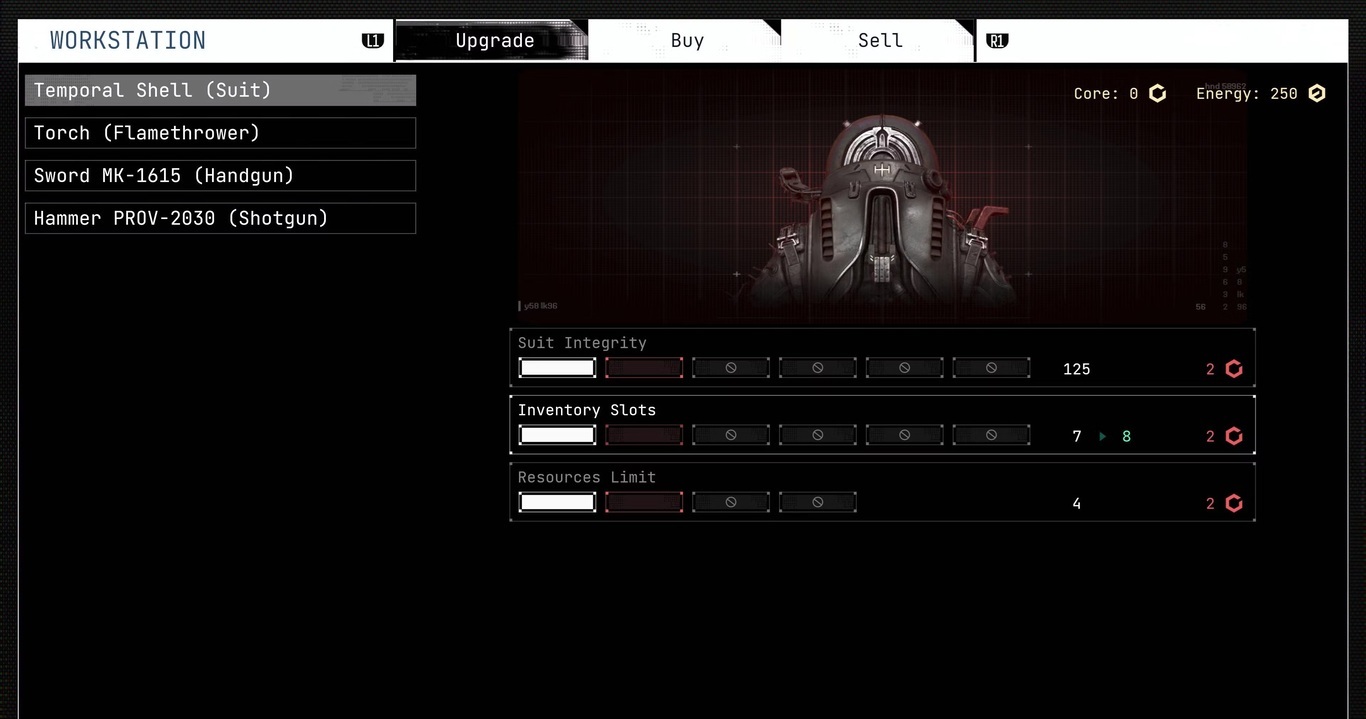The image size is (1366, 719).
Task: Choose Torch (Flamethrower) from the list
Action: click(220, 133)
